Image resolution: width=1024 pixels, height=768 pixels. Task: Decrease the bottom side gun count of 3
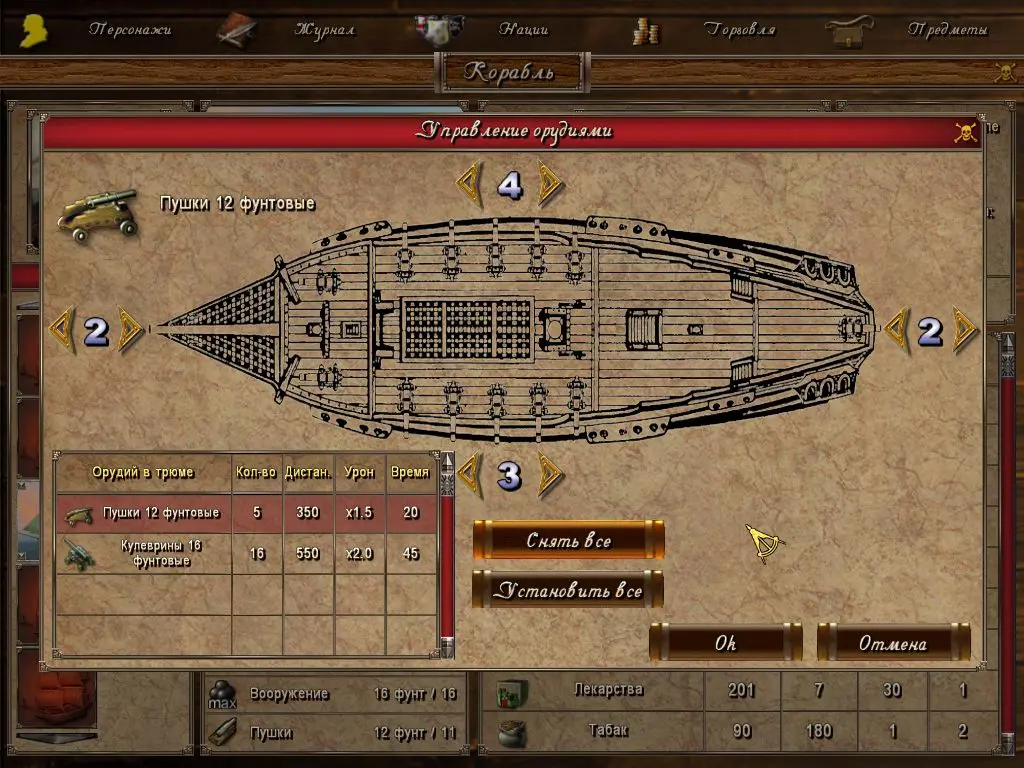(x=469, y=475)
